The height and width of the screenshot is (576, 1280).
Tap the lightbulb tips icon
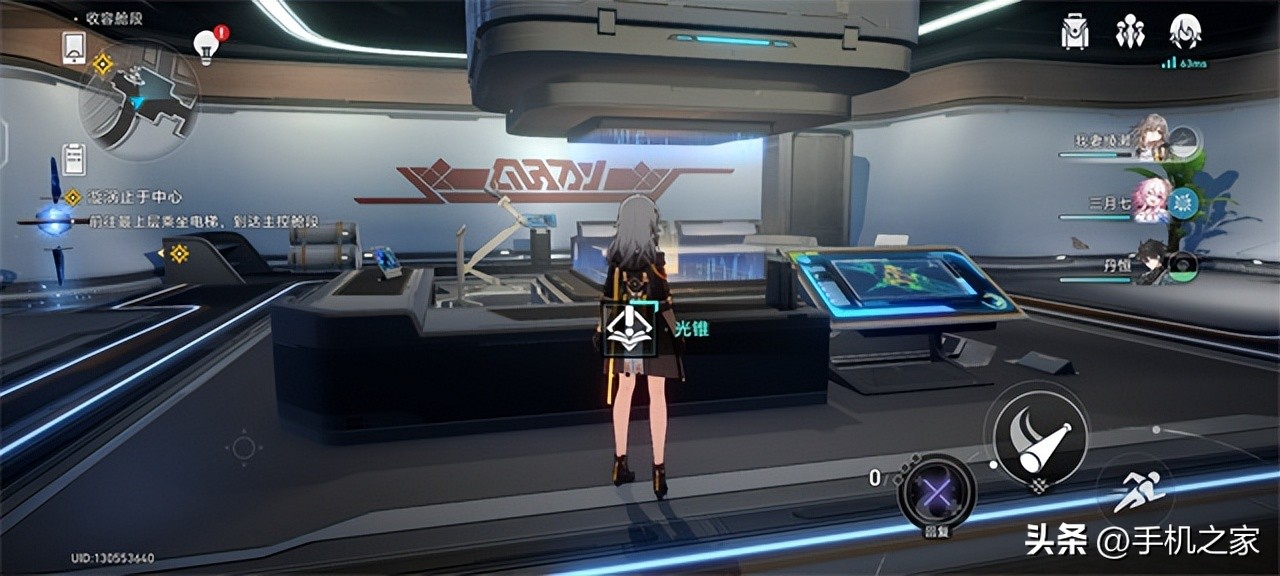[207, 46]
